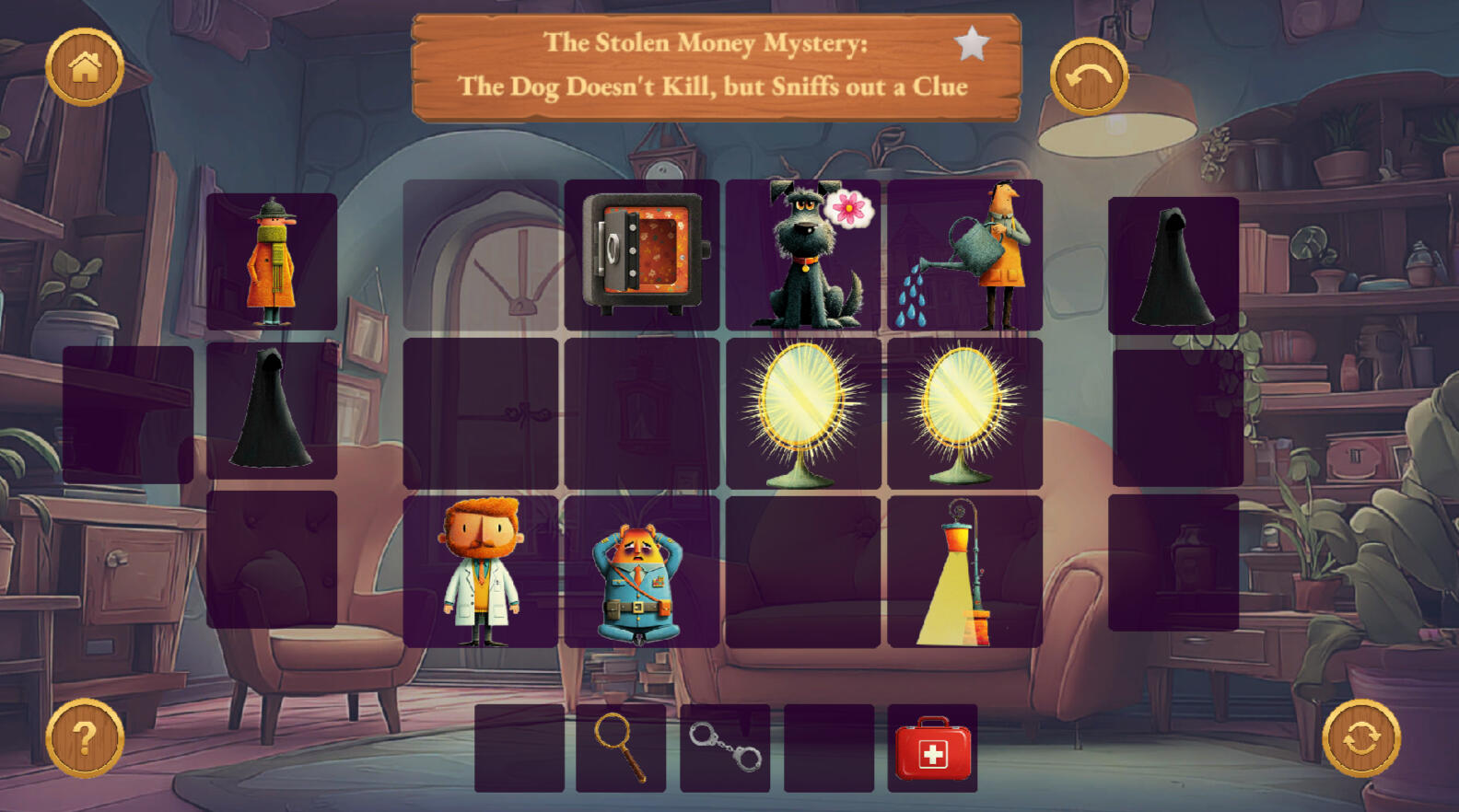Viewport: 1459px width, 812px height.
Task: Open the question mark hint button
Action: pyautogui.click(x=85, y=737)
